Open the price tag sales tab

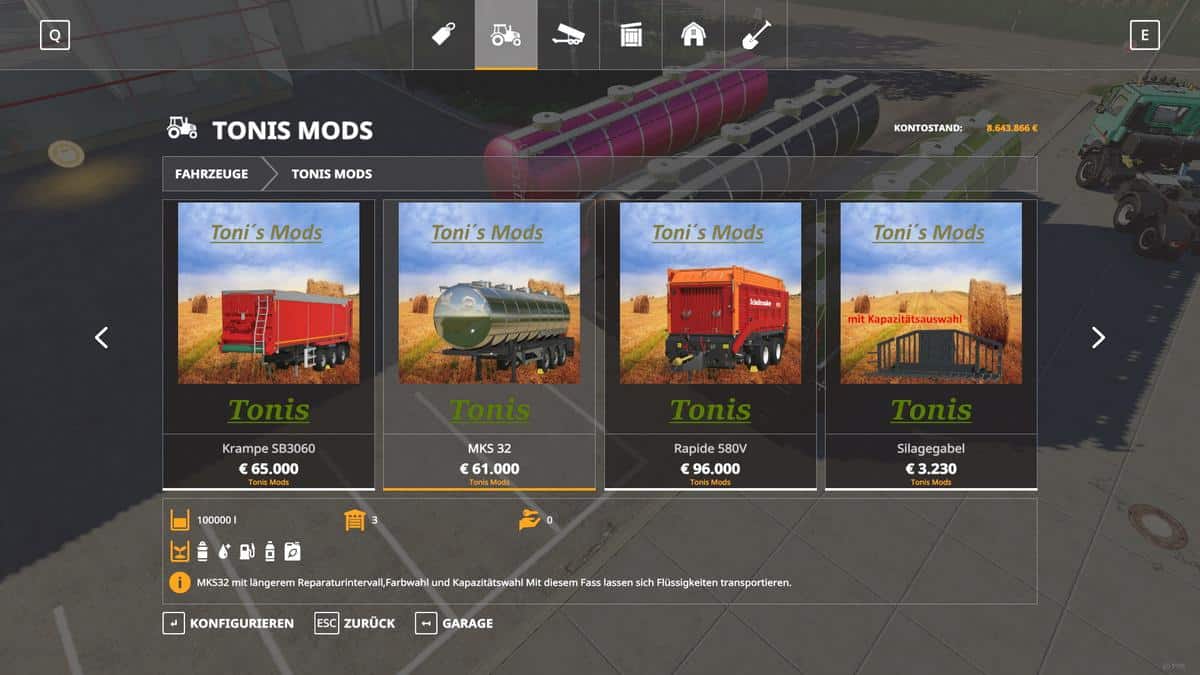[x=443, y=35]
